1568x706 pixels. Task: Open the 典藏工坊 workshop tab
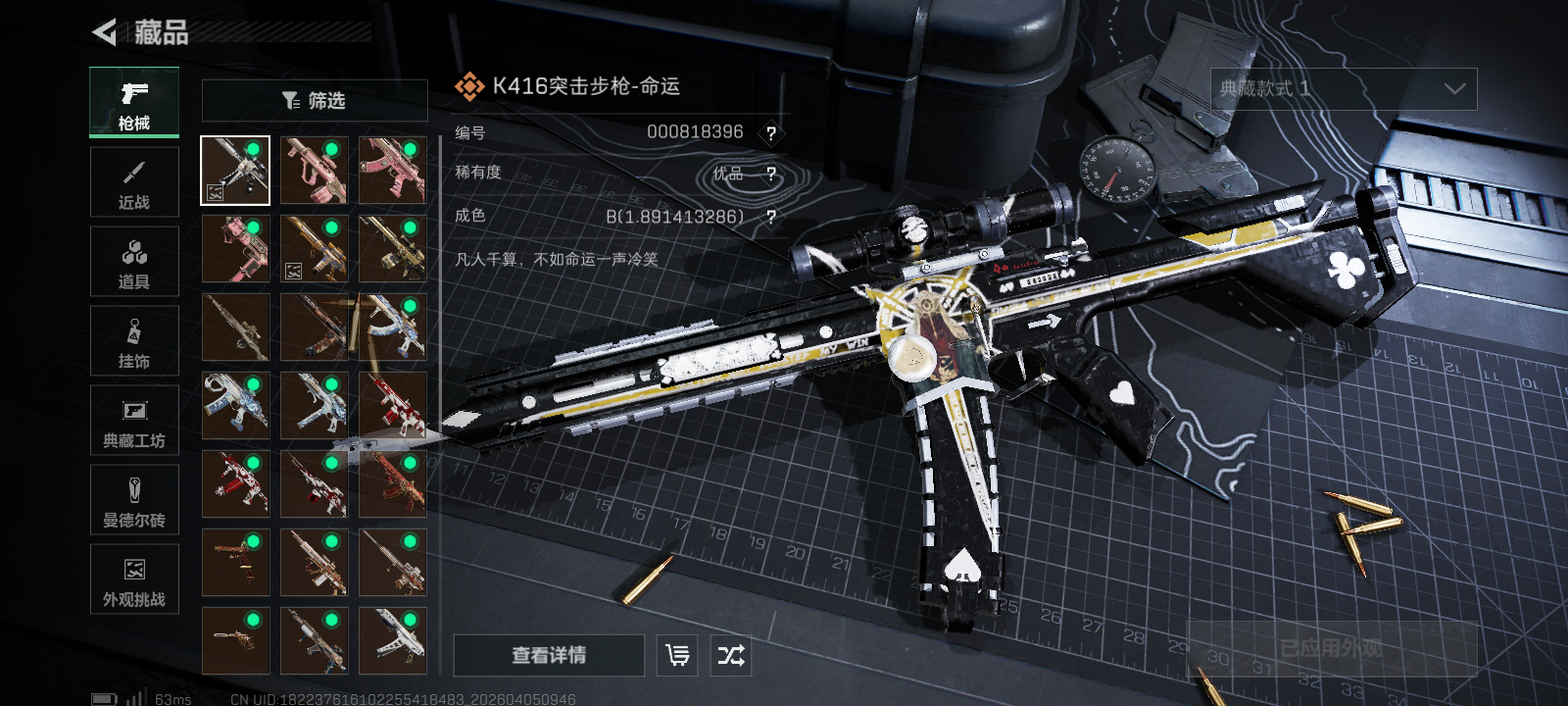pyautogui.click(x=134, y=421)
